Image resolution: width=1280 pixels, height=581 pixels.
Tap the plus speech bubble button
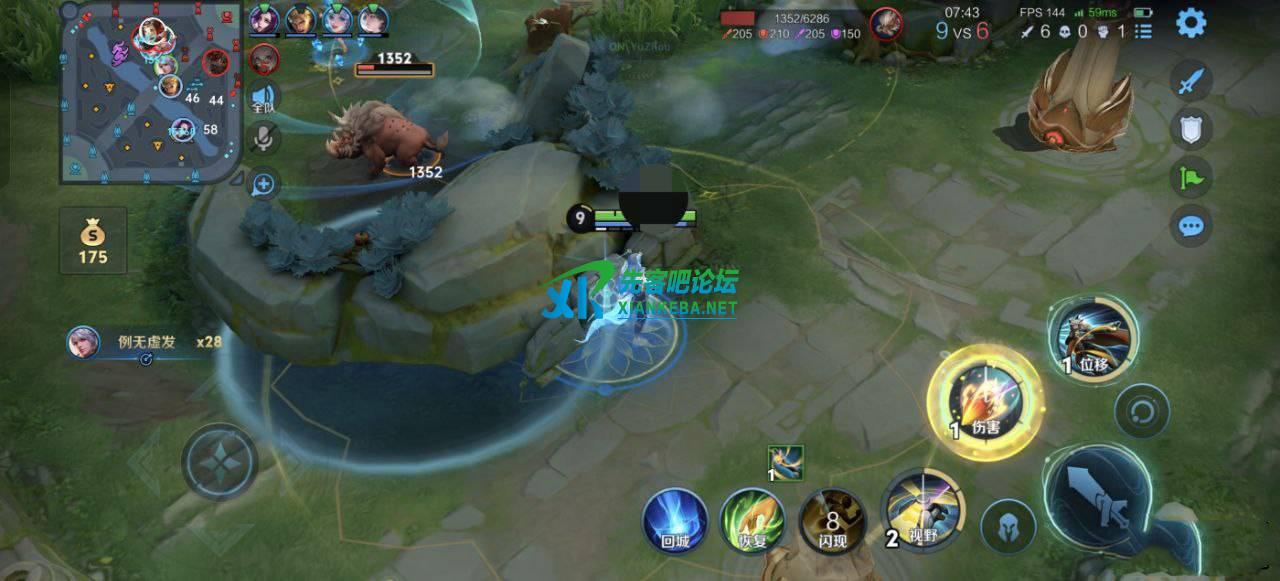264,184
